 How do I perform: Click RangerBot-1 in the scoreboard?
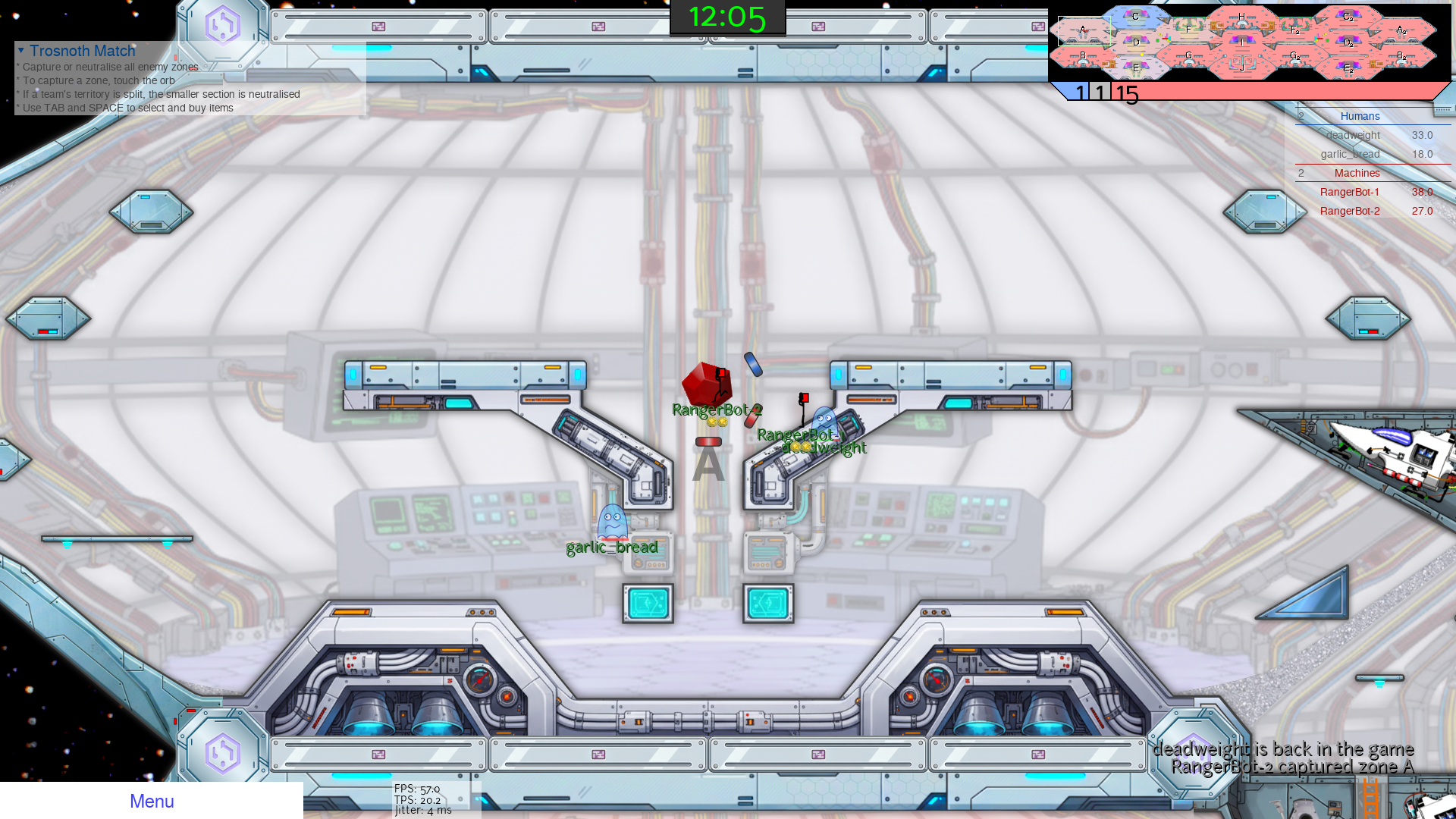tap(1350, 192)
